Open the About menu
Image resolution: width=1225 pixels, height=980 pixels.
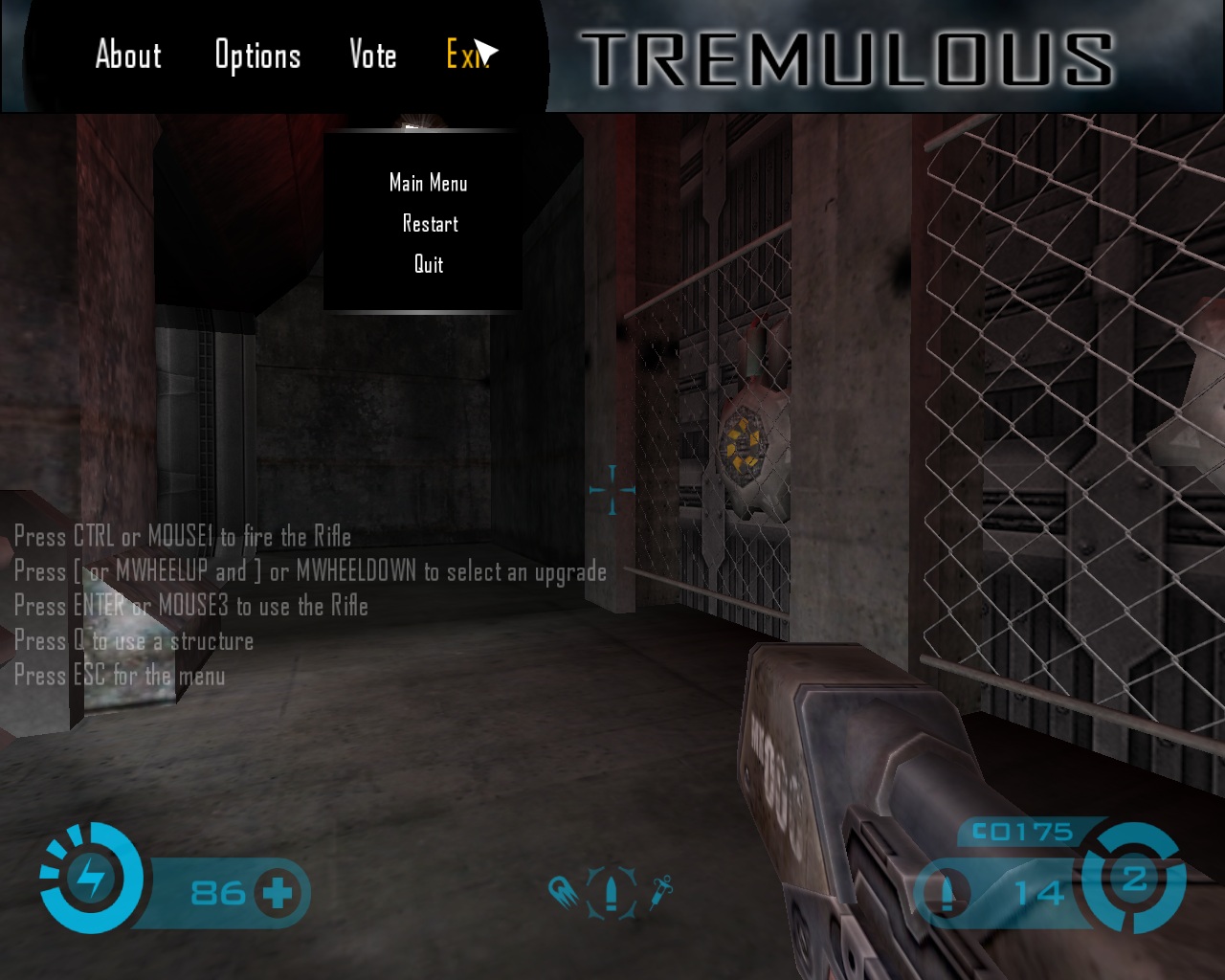[128, 56]
